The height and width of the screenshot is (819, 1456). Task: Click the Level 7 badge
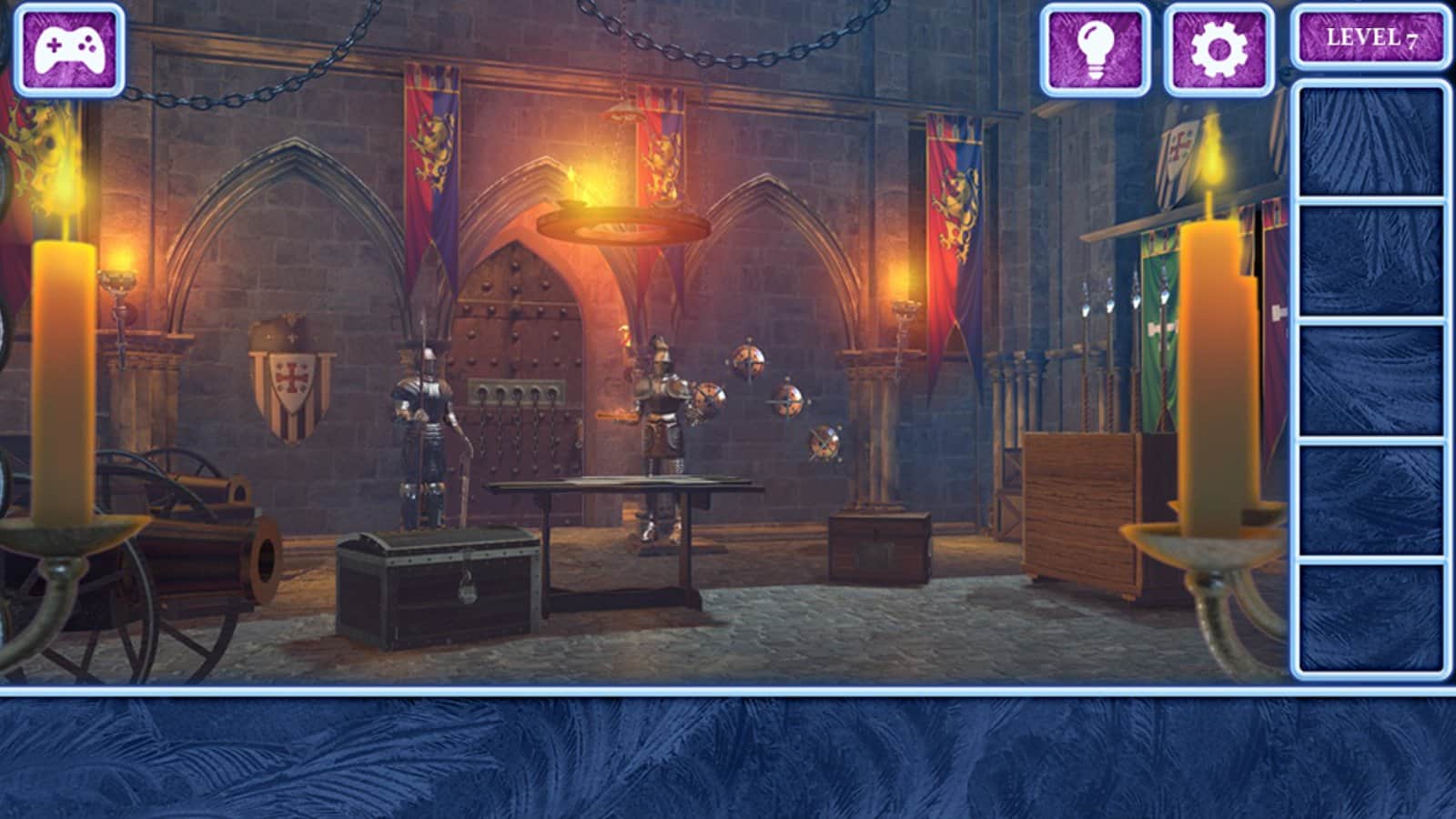tap(1372, 38)
